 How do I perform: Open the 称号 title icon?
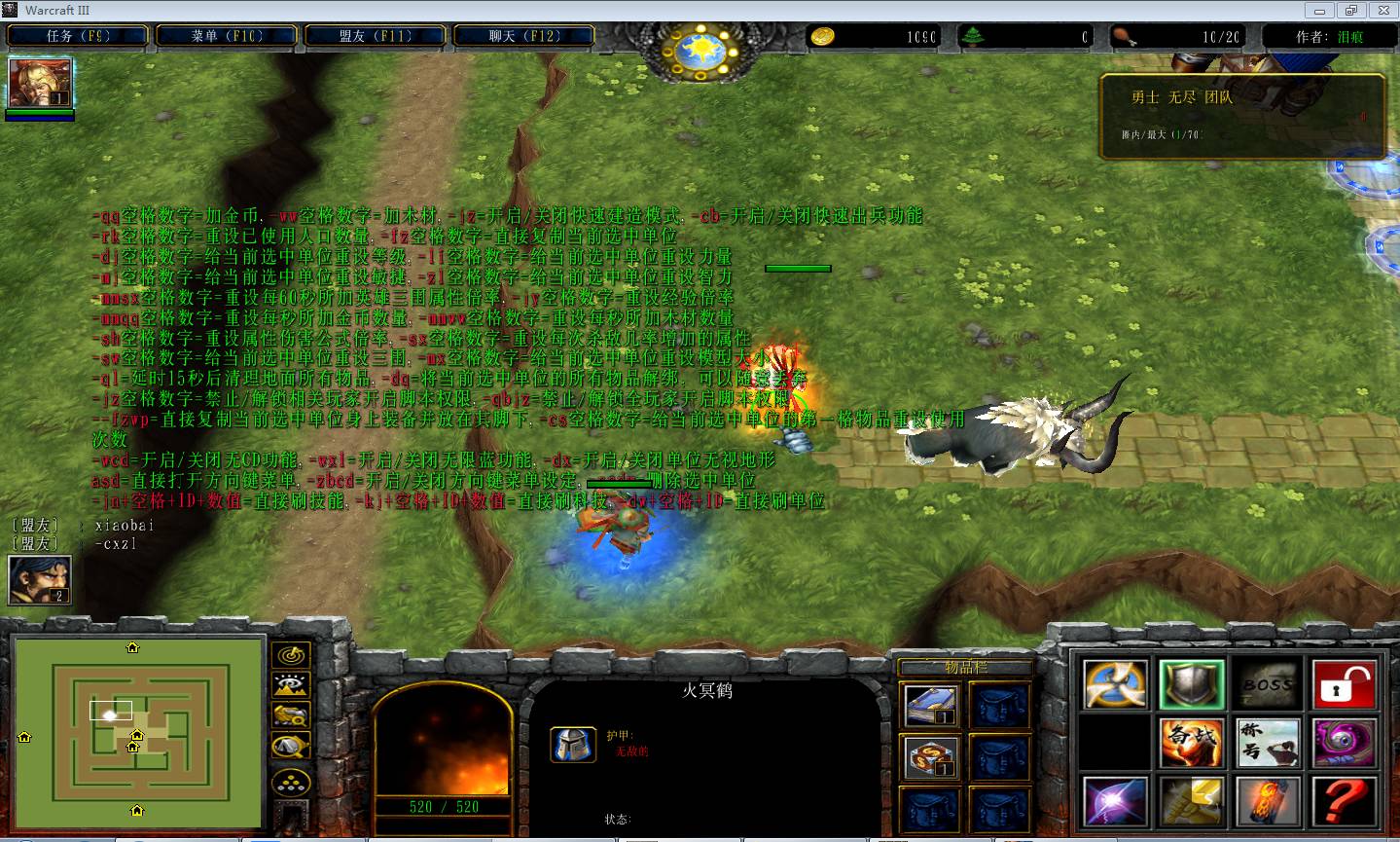click(1268, 744)
